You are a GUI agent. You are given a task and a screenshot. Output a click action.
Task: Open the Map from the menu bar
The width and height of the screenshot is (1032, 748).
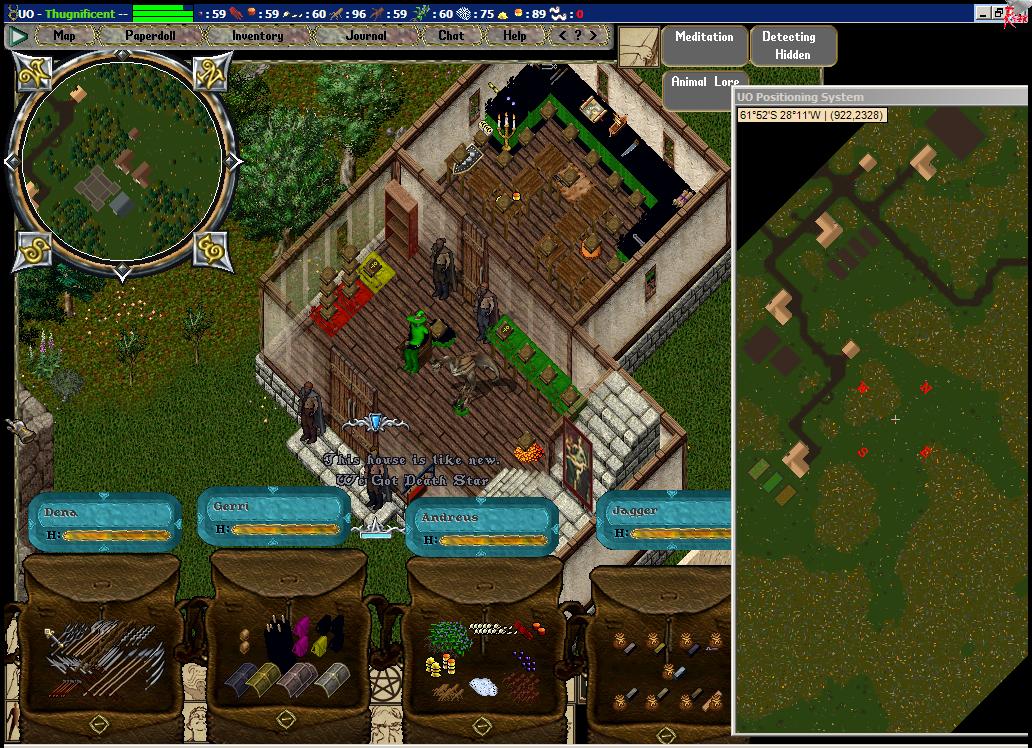point(64,36)
